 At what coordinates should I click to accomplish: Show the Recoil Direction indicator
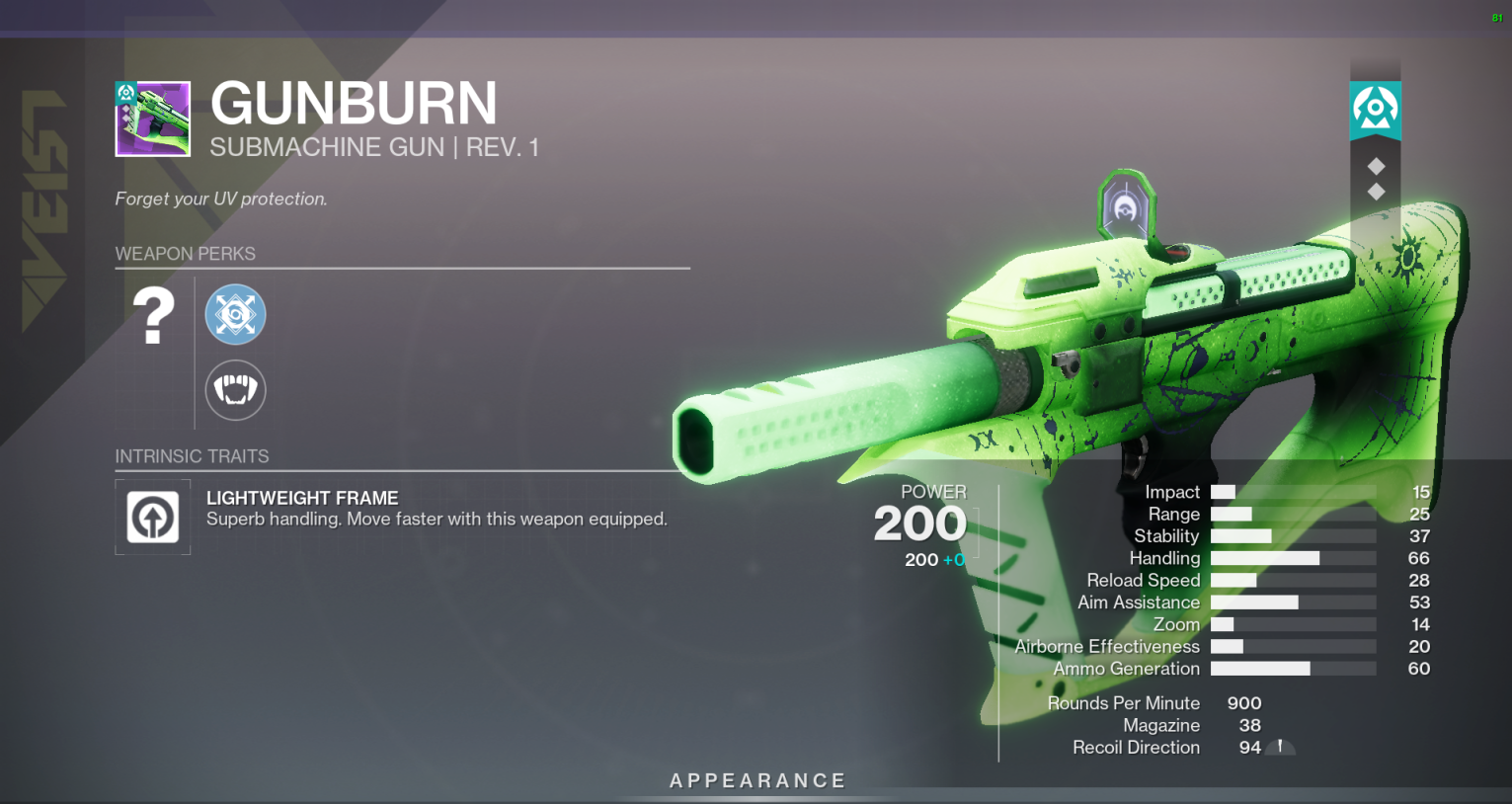(x=1280, y=748)
